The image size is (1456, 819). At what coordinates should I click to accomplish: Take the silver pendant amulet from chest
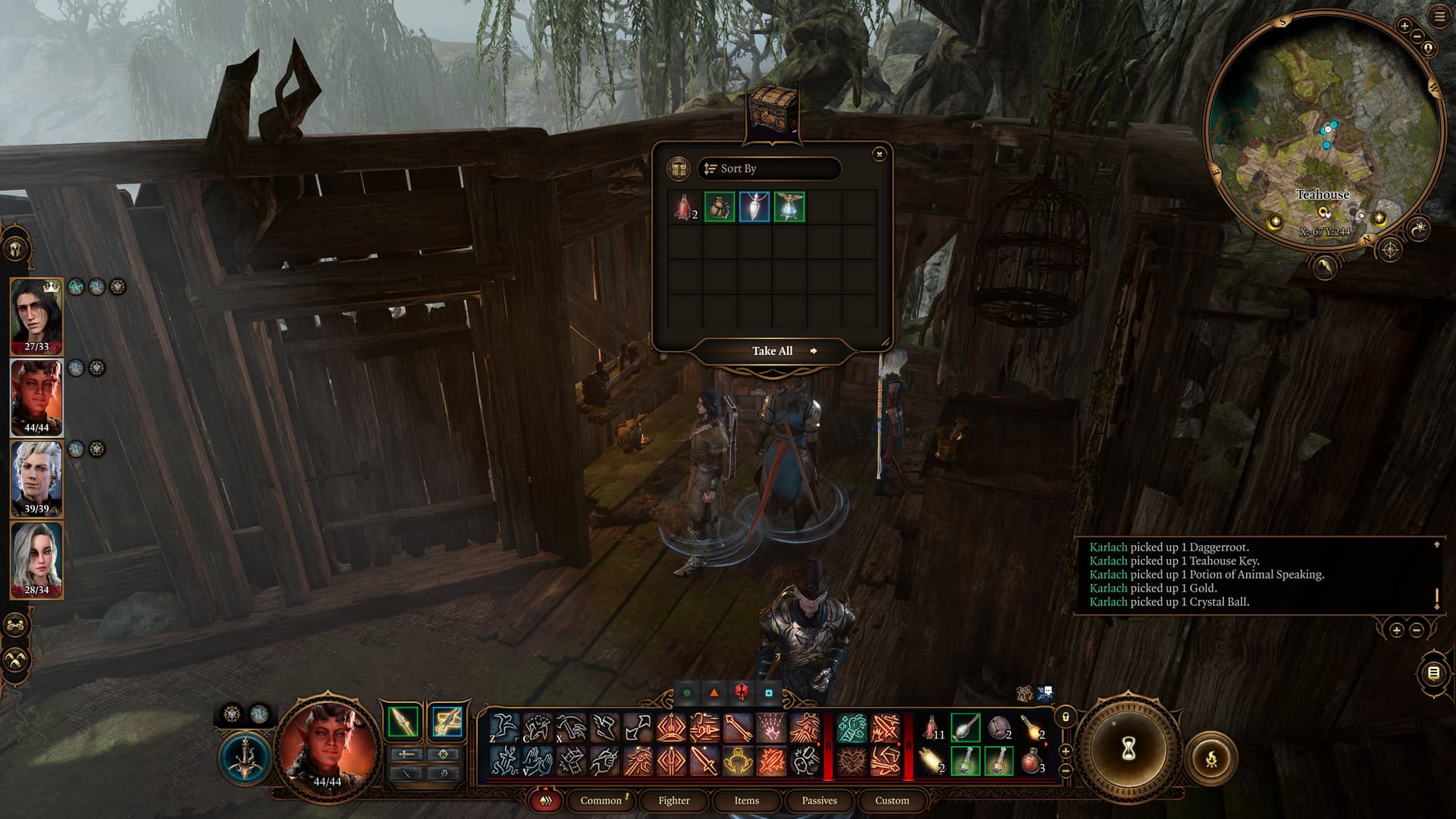point(755,207)
